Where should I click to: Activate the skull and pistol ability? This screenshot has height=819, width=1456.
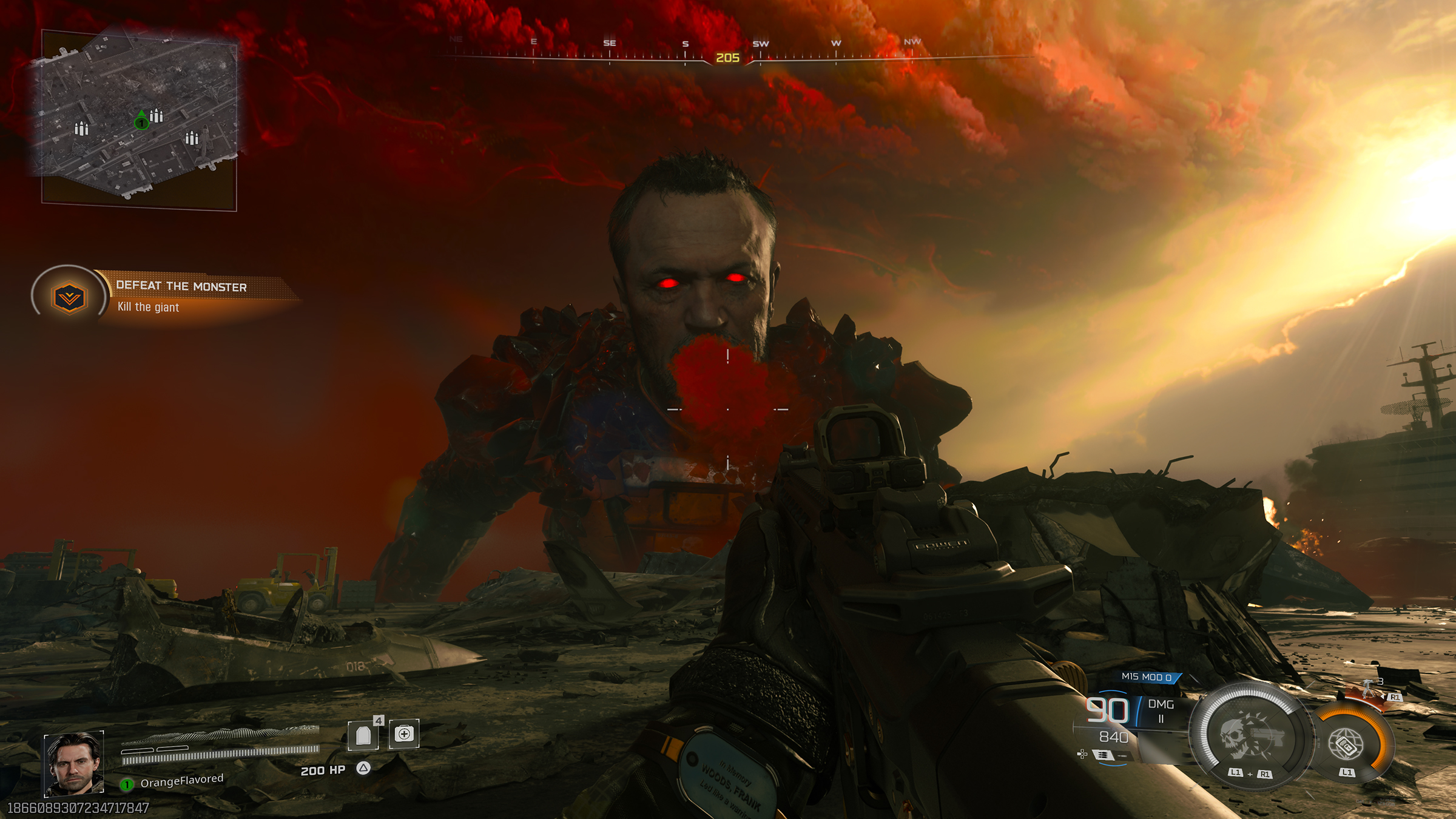[1250, 736]
